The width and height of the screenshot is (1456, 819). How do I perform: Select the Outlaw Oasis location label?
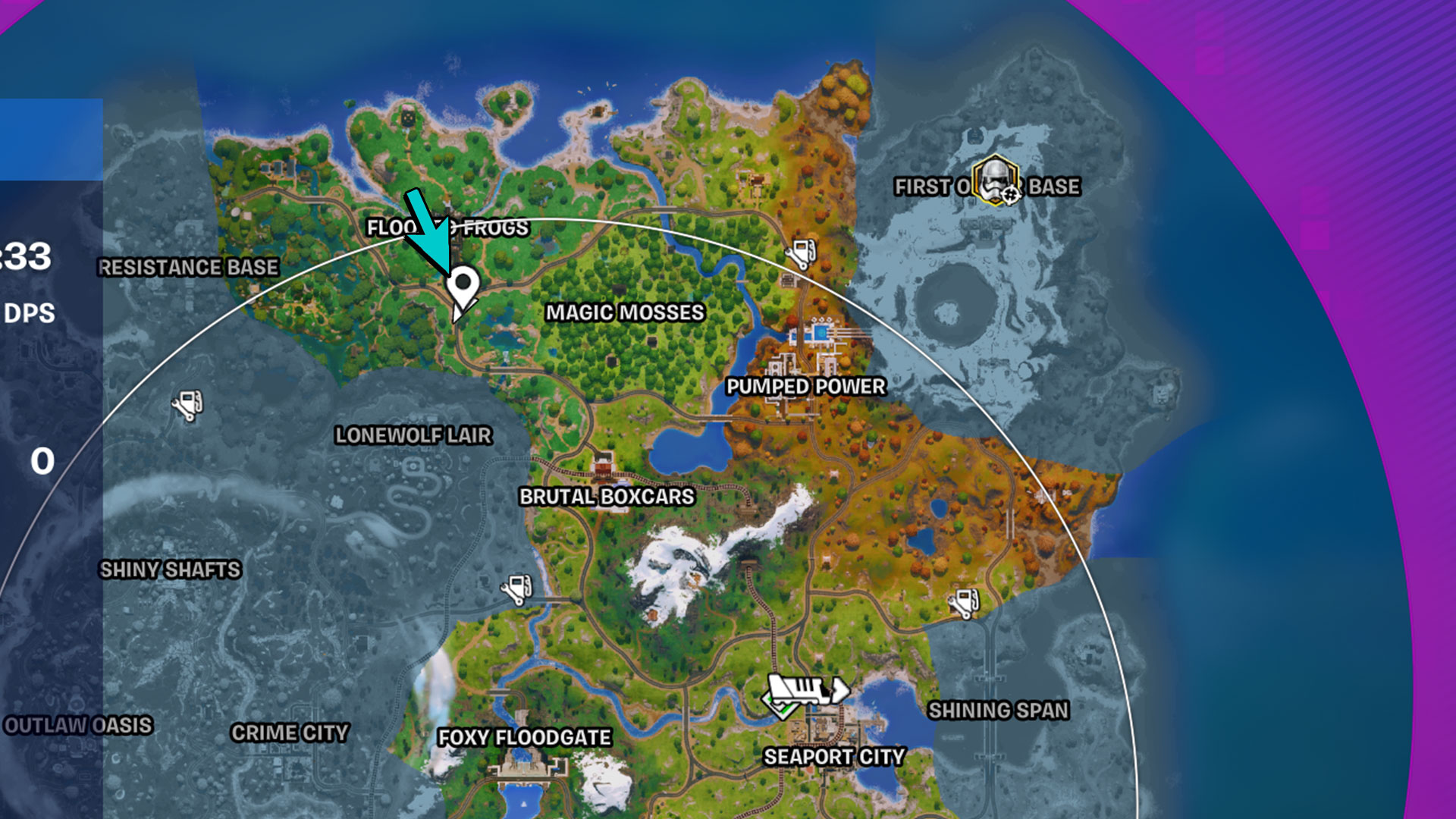[78, 725]
